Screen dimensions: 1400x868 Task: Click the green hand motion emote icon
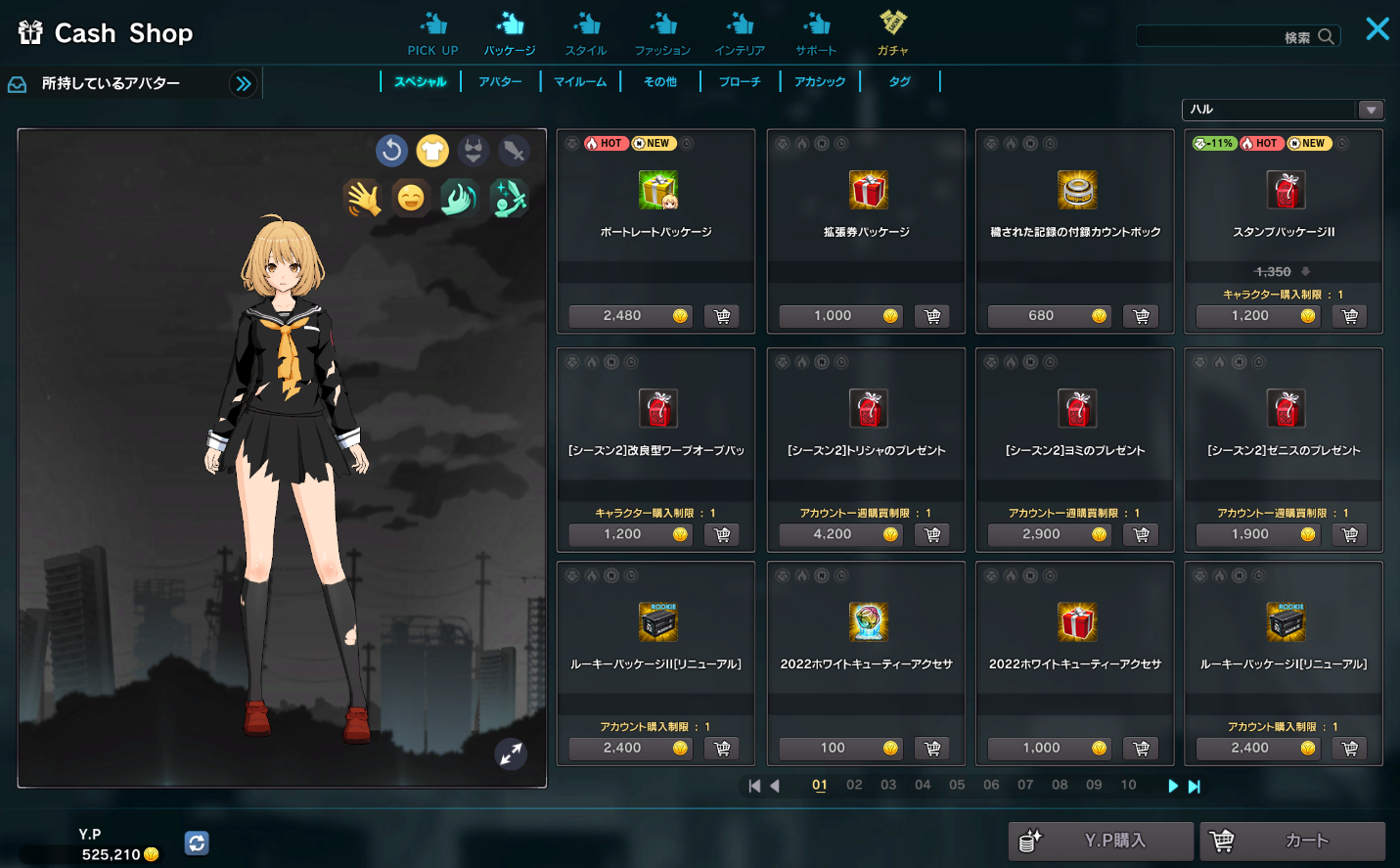pos(459,198)
